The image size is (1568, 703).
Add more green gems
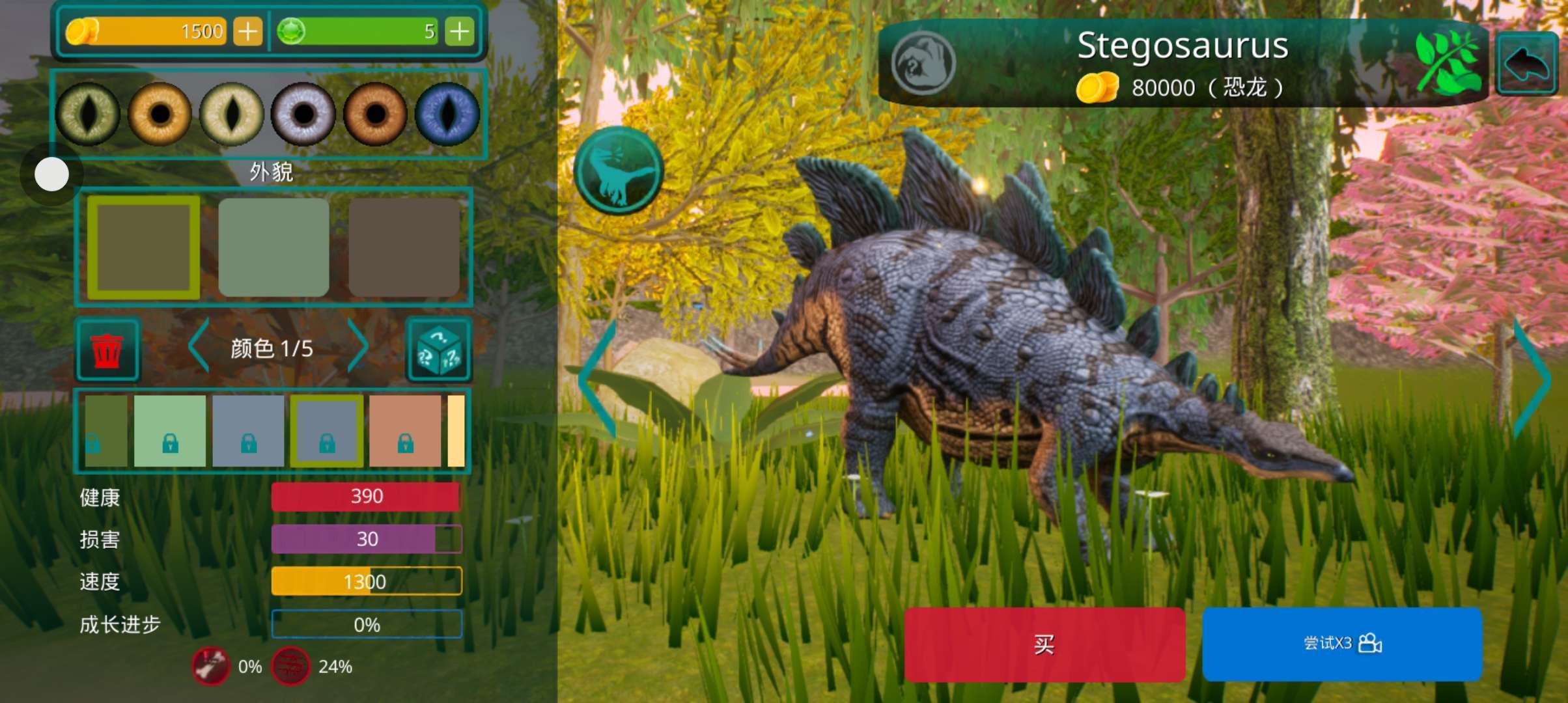[460, 31]
